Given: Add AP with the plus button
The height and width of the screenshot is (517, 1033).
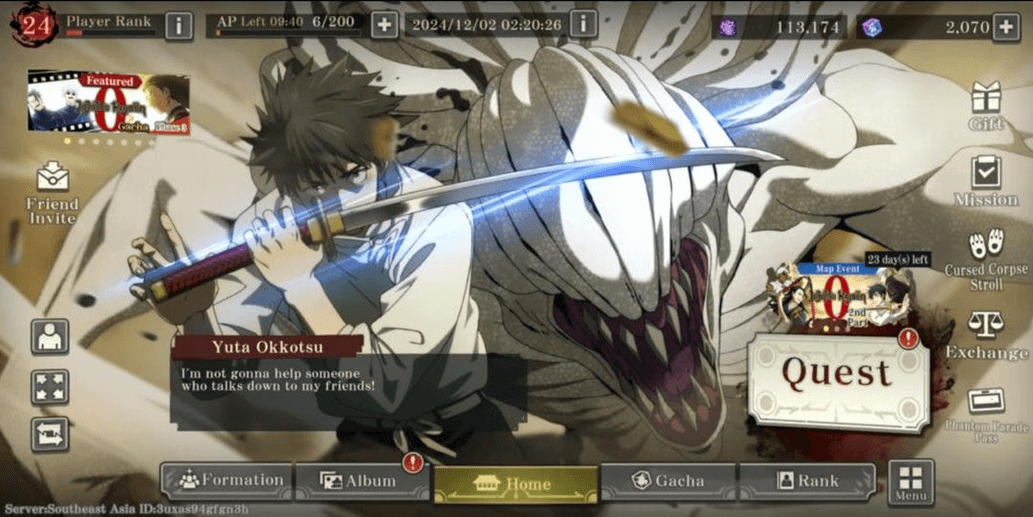Looking at the screenshot, I should (385, 25).
